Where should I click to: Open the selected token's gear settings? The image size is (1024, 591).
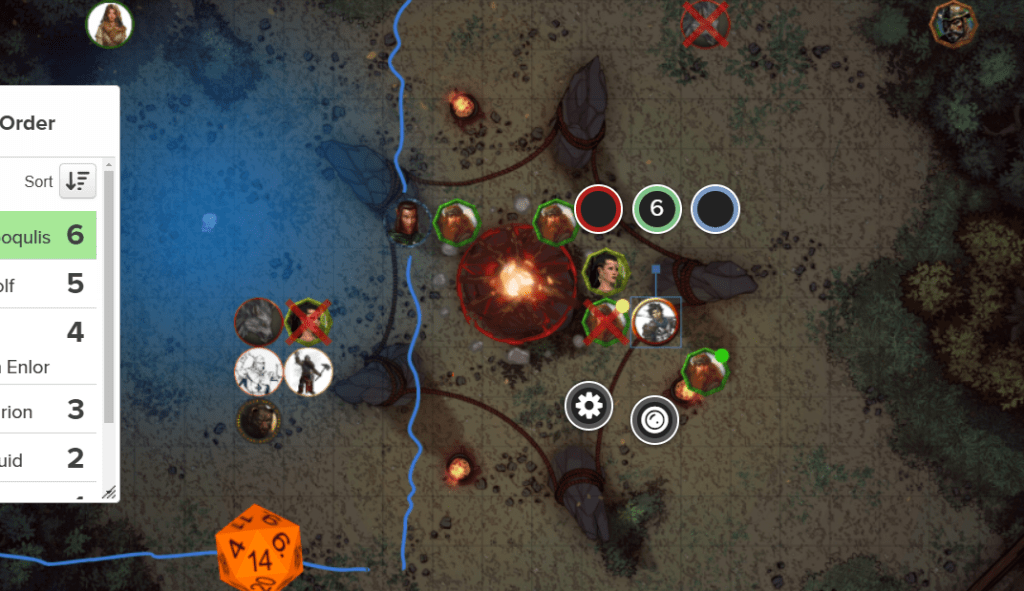(x=589, y=406)
